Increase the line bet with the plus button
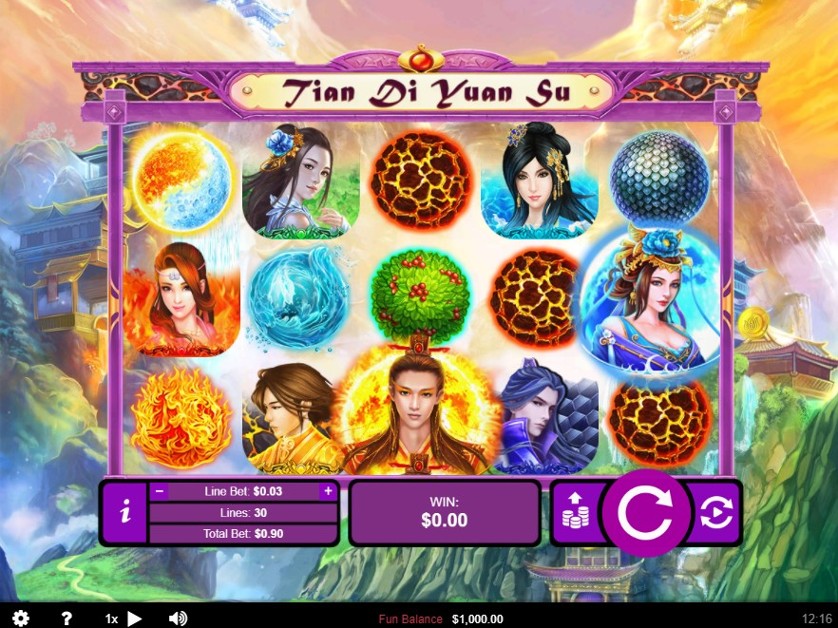This screenshot has width=838, height=628. pos(327,491)
